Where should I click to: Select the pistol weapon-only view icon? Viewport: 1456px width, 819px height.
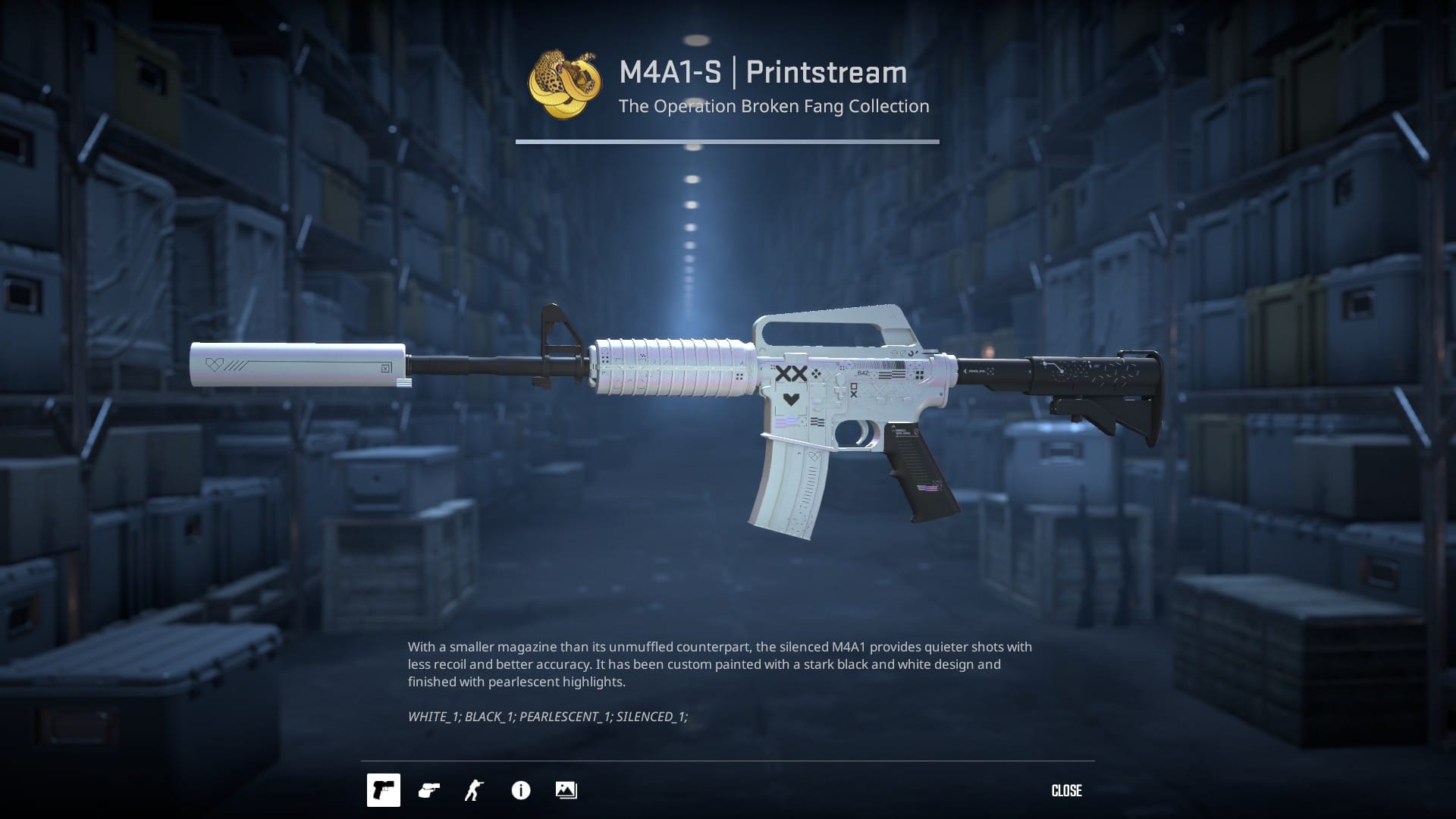tap(383, 790)
